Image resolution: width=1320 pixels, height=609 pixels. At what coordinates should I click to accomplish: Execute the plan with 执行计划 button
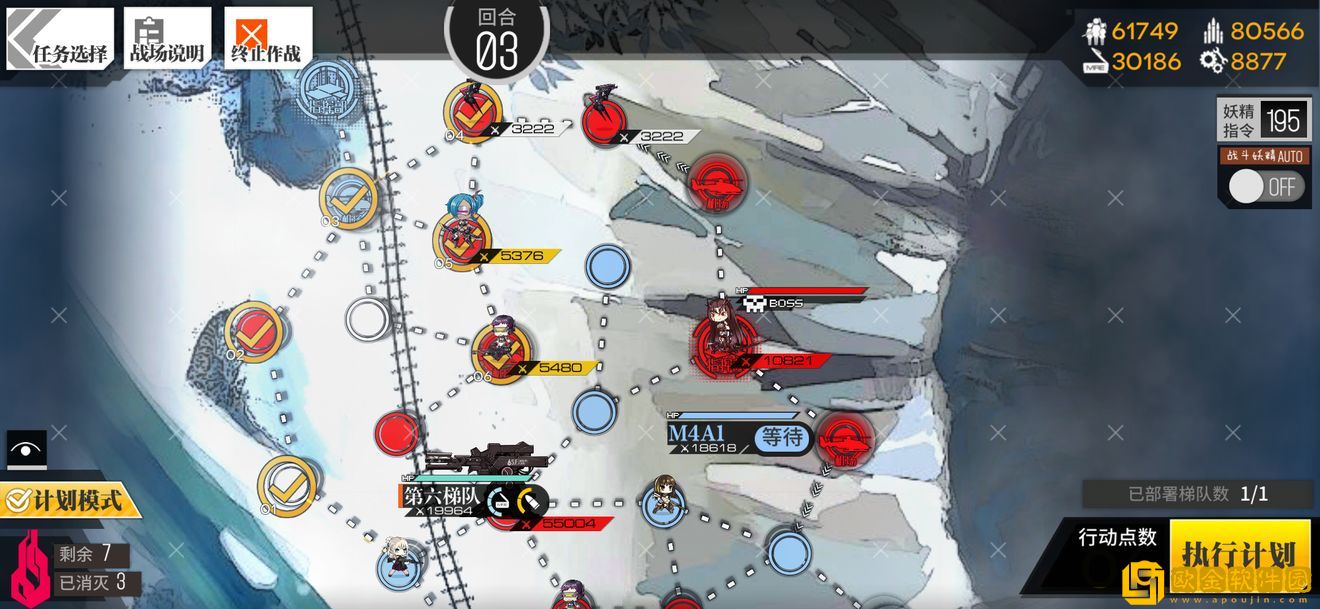pyautogui.click(x=1239, y=553)
